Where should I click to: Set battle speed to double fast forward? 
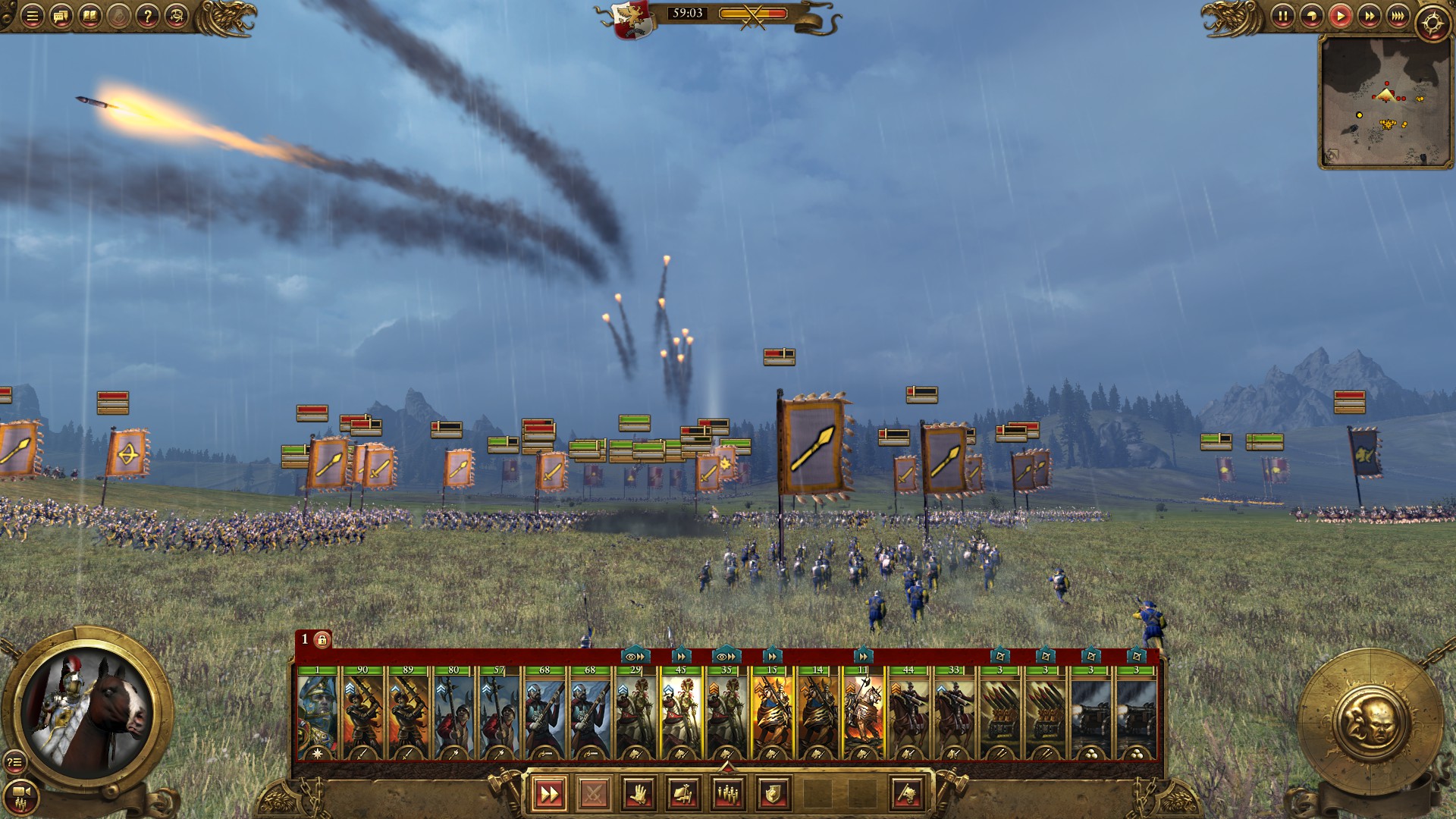[x=1369, y=16]
